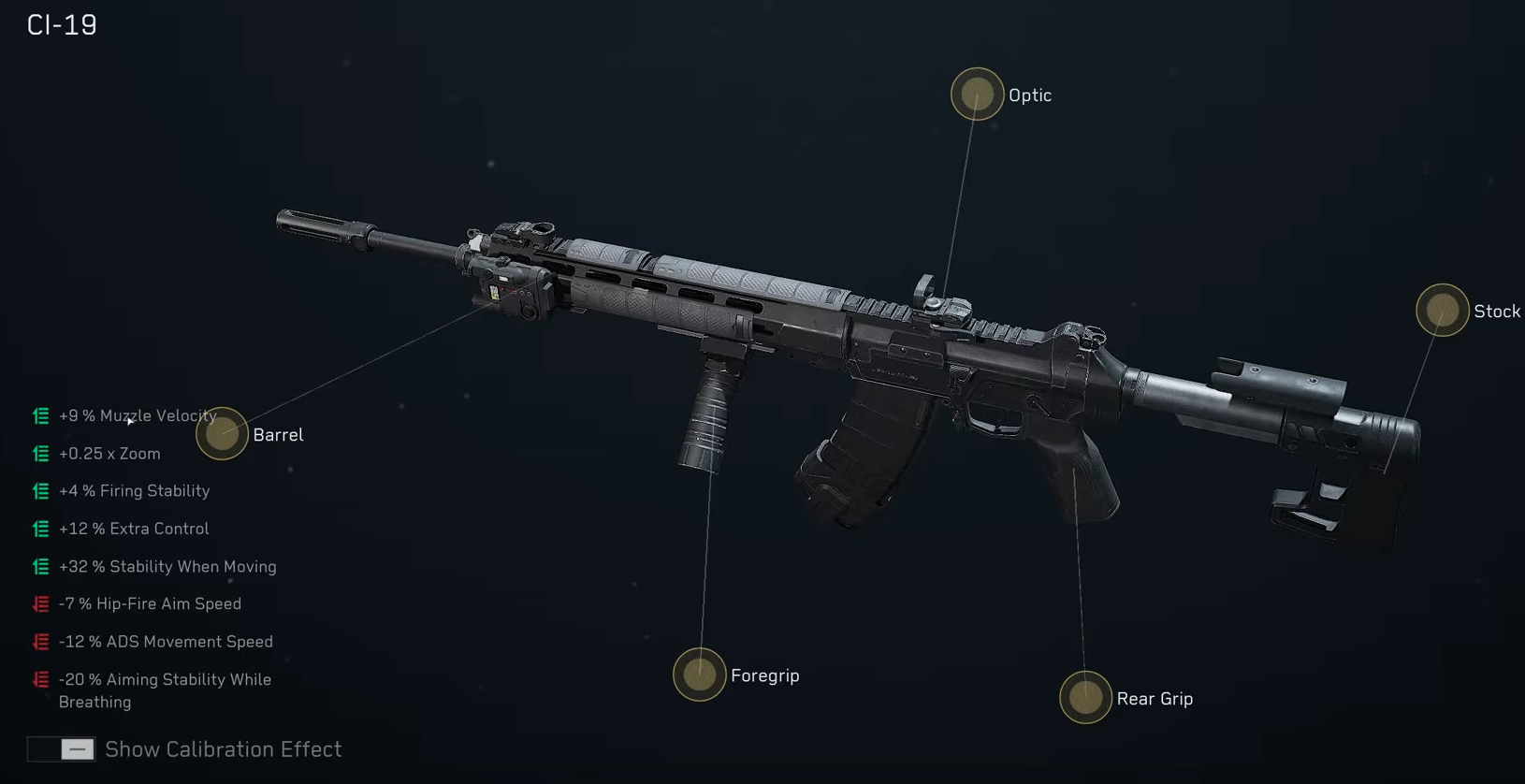This screenshot has width=1525, height=784.
Task: Expand the Stock marker on the right edge
Action: 1442,310
